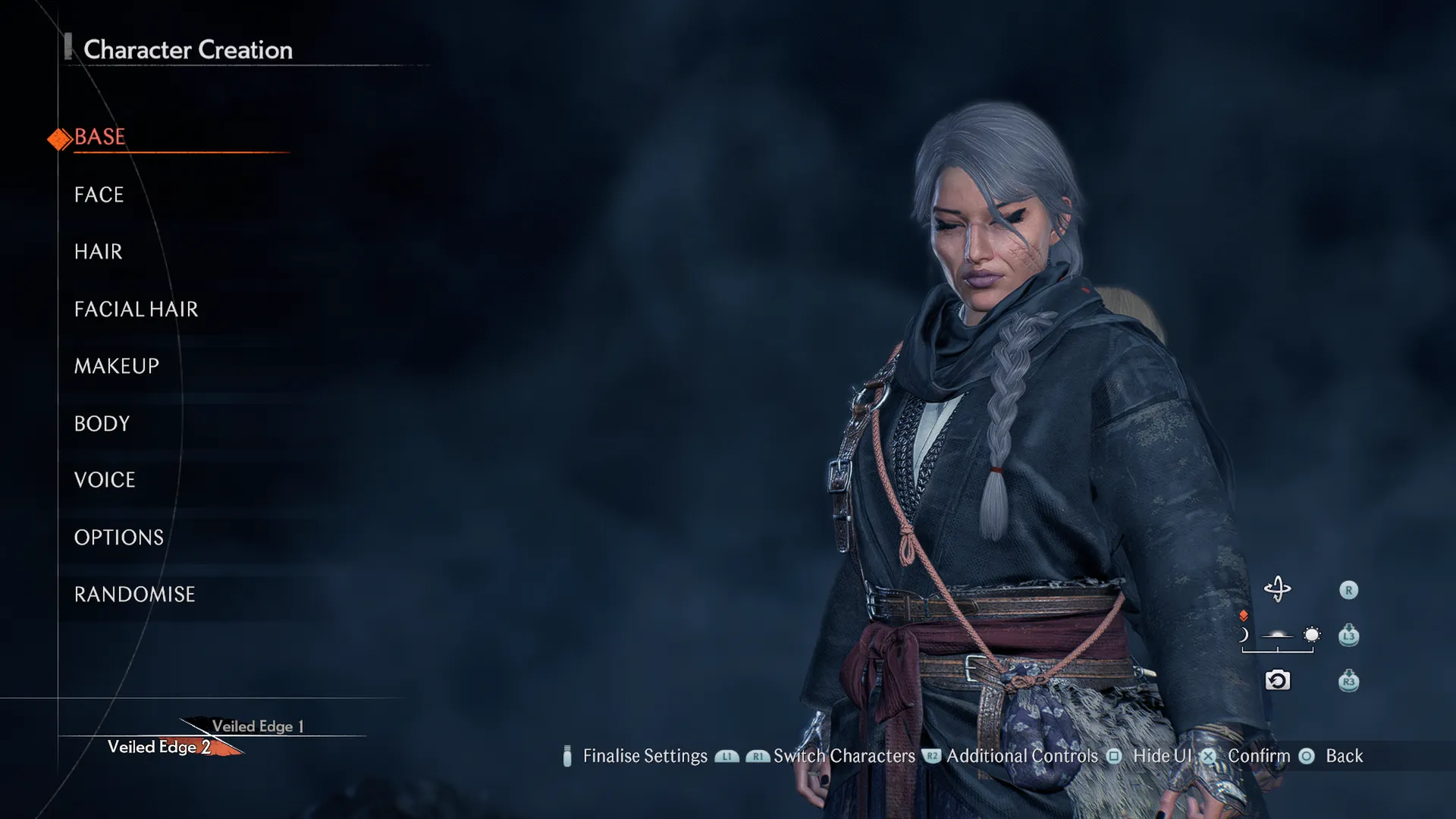Select the Veiled Edge 2 character tab
1456x819 pixels.
[159, 747]
